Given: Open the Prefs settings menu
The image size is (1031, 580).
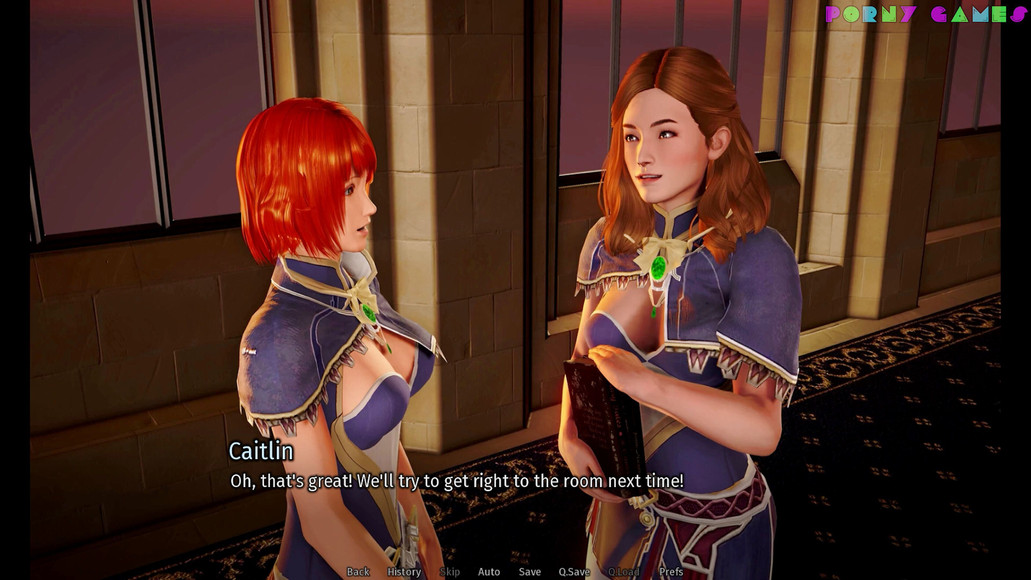Looking at the screenshot, I should 671,572.
